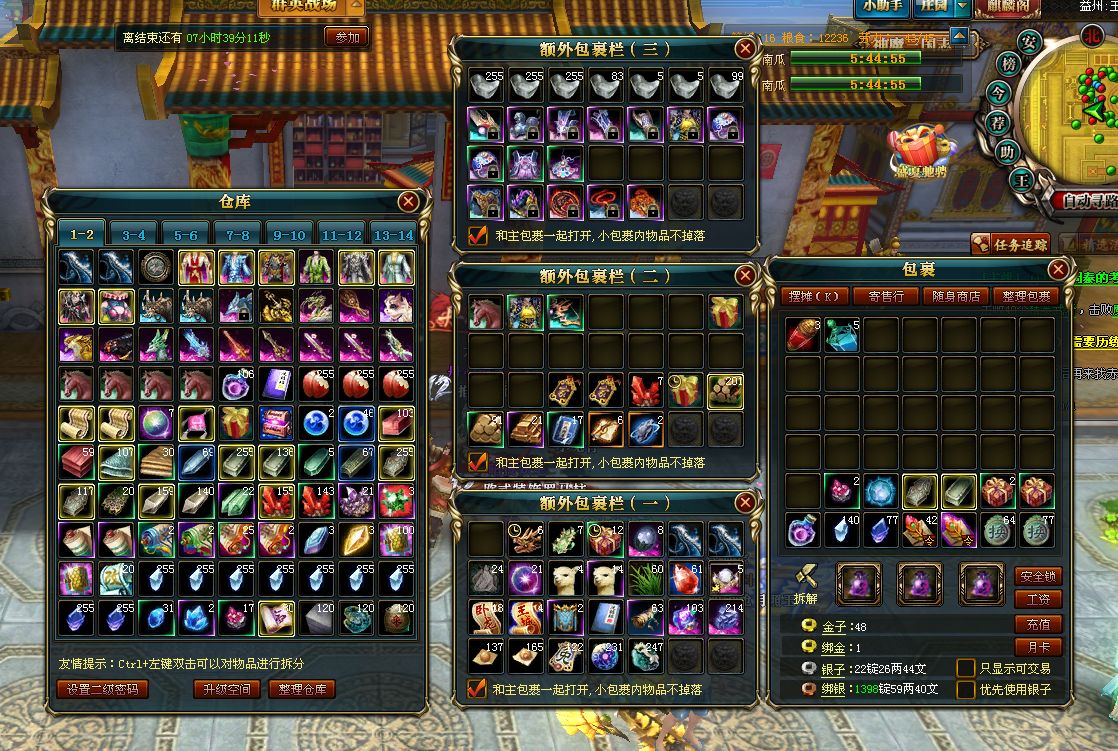Open warehouse tab 7-8
This screenshot has width=1118, height=751.
click(x=238, y=235)
